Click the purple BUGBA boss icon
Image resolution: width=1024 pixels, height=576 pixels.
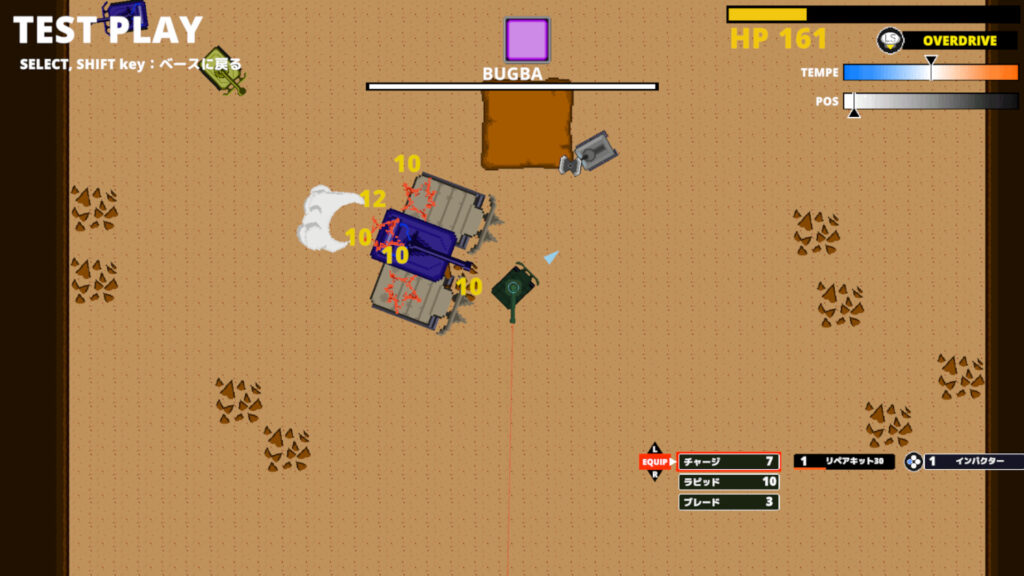[527, 40]
